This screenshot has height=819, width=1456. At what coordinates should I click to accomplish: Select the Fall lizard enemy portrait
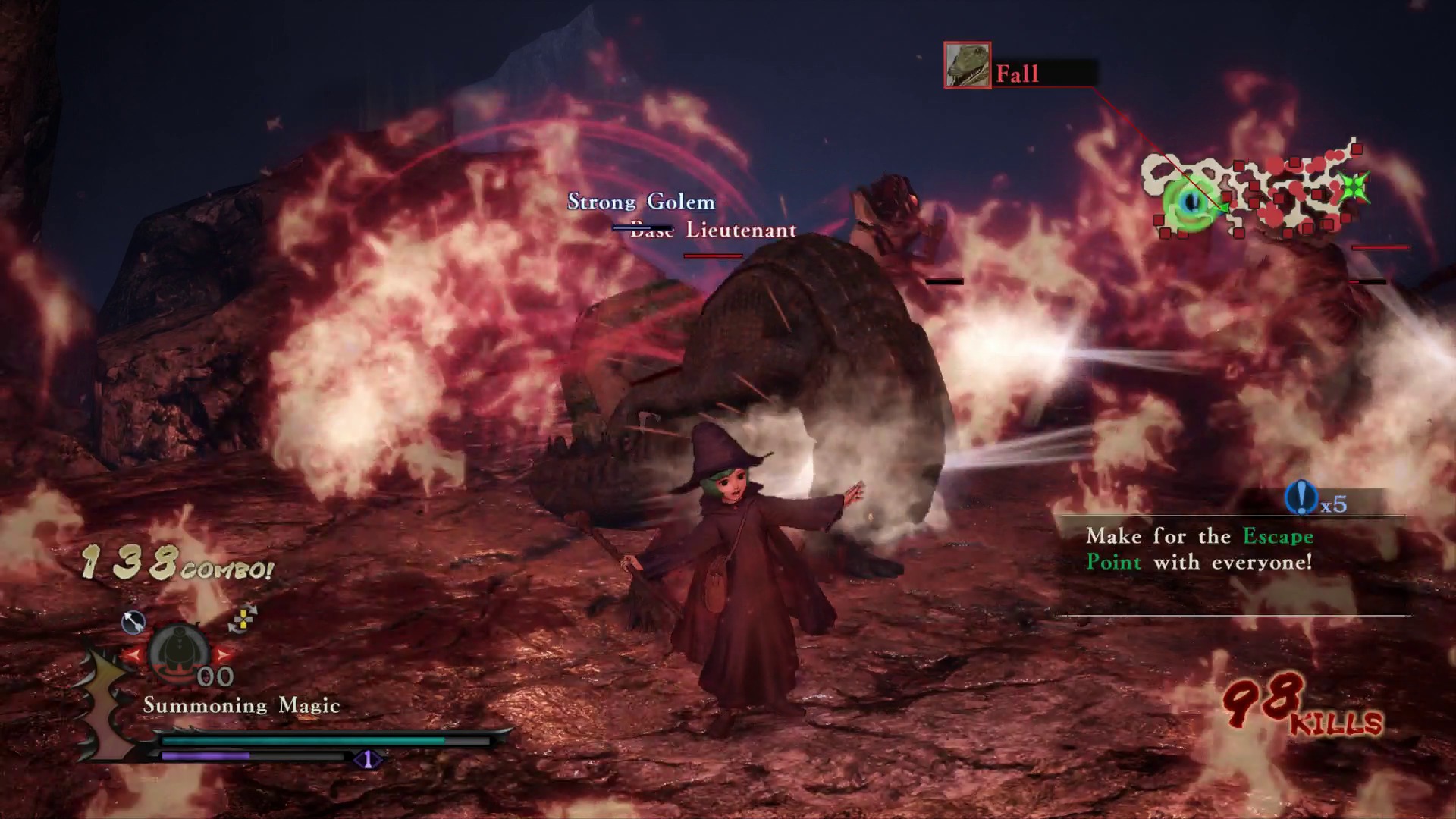[967, 65]
